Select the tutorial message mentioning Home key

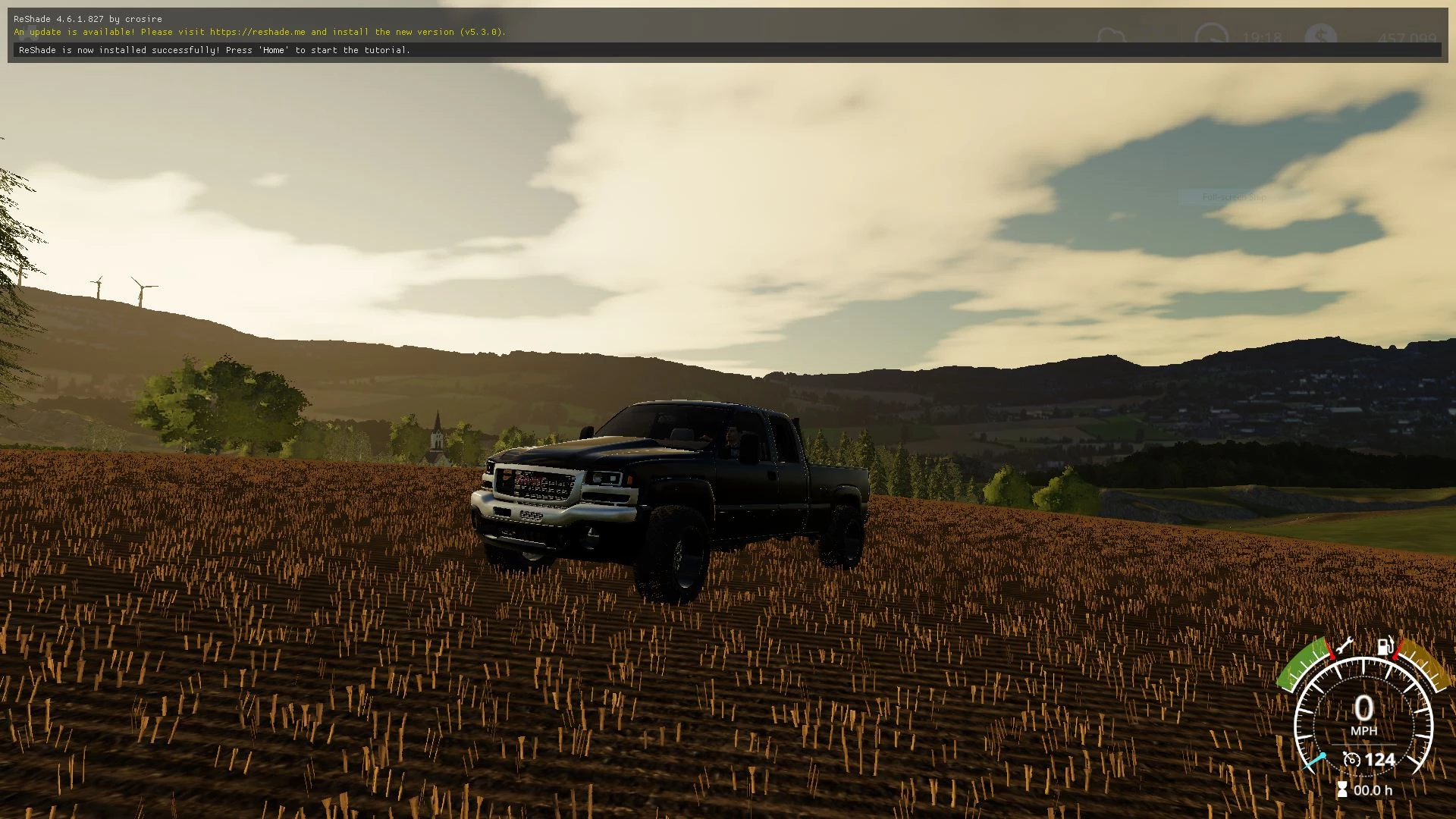214,50
